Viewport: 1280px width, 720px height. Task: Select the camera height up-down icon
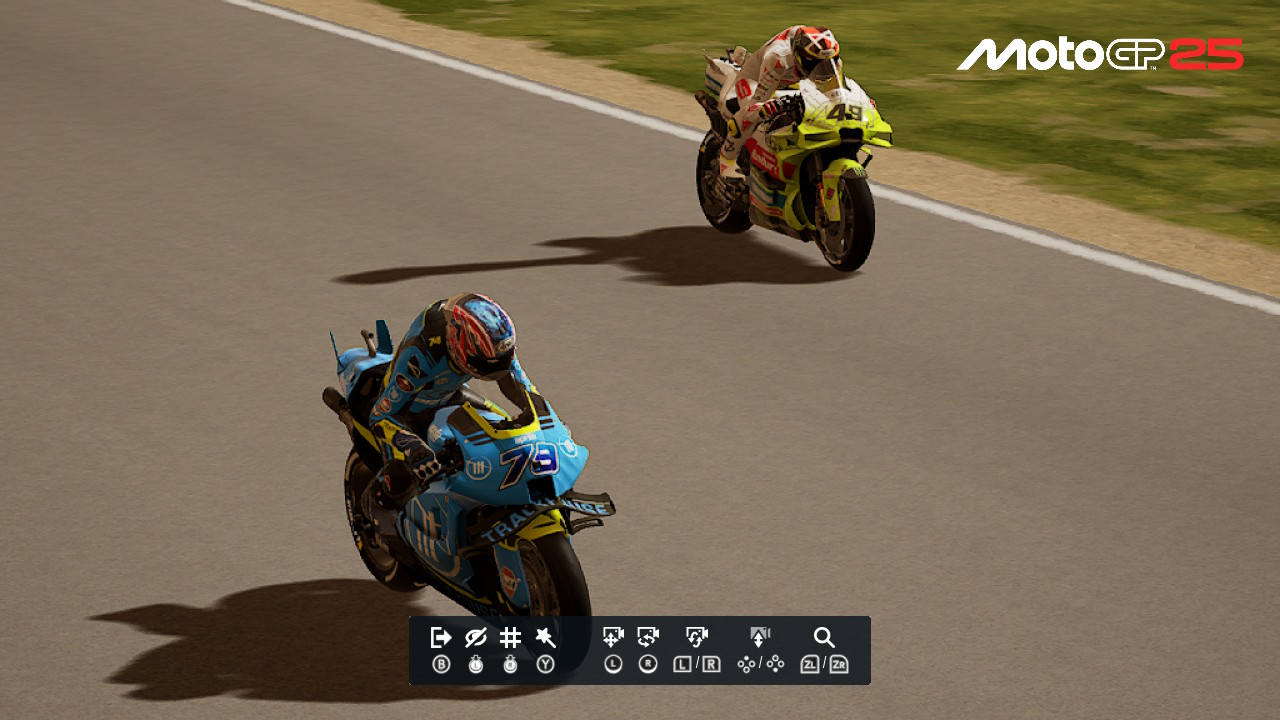(760, 637)
